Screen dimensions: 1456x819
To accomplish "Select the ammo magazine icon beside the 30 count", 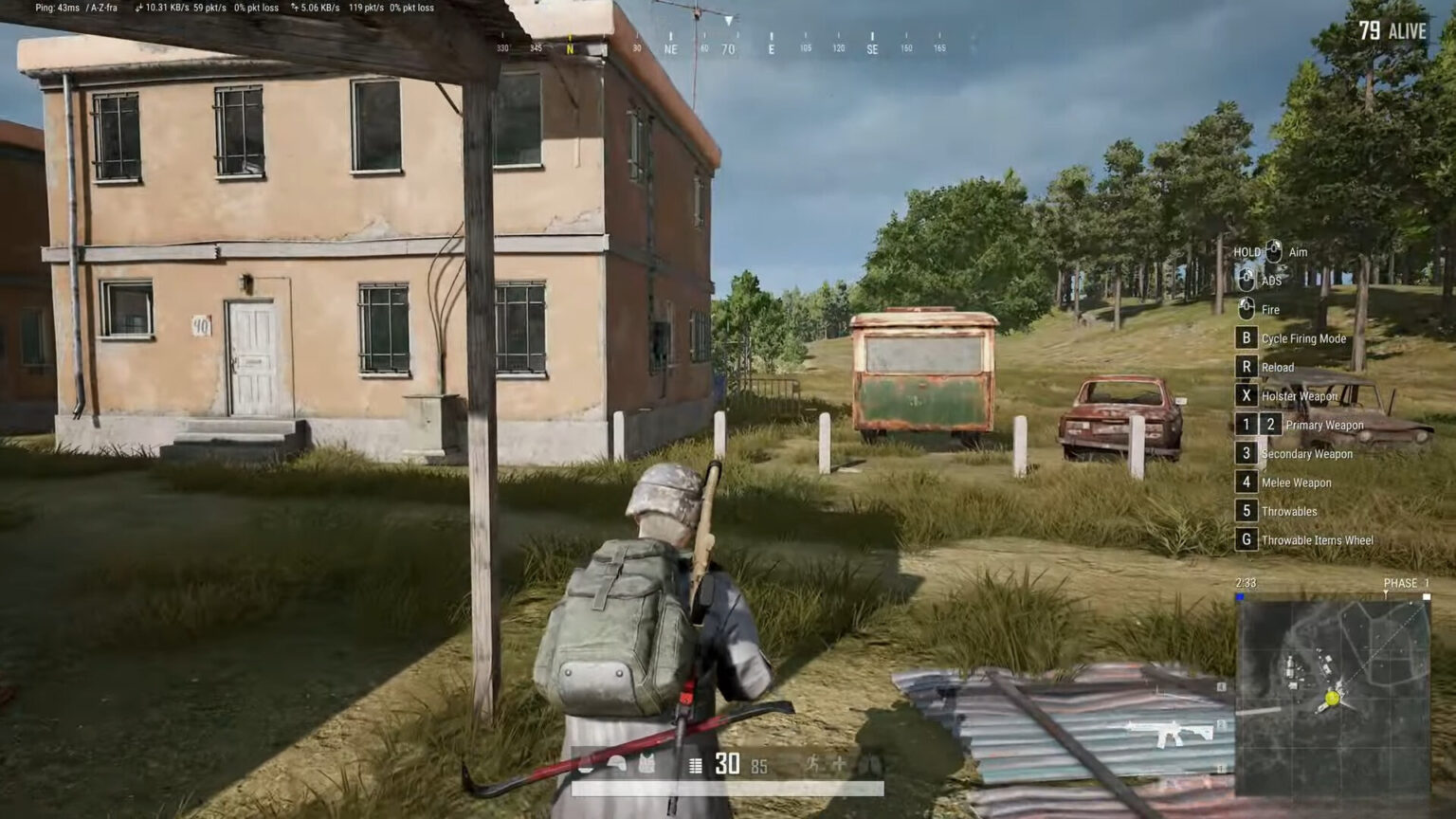I will [x=695, y=765].
